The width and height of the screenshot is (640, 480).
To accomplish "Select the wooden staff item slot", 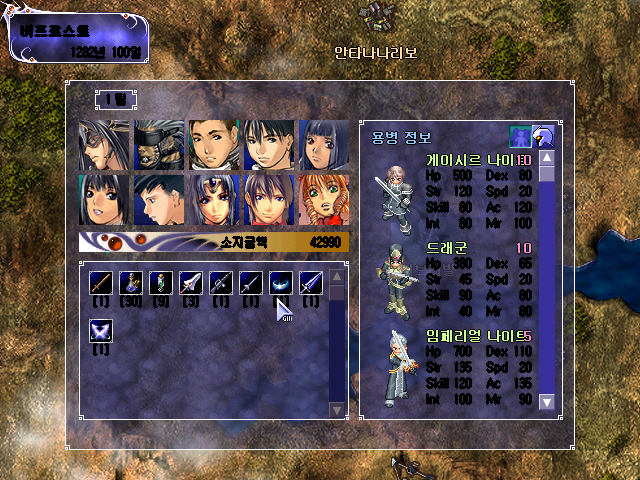I will (100, 283).
